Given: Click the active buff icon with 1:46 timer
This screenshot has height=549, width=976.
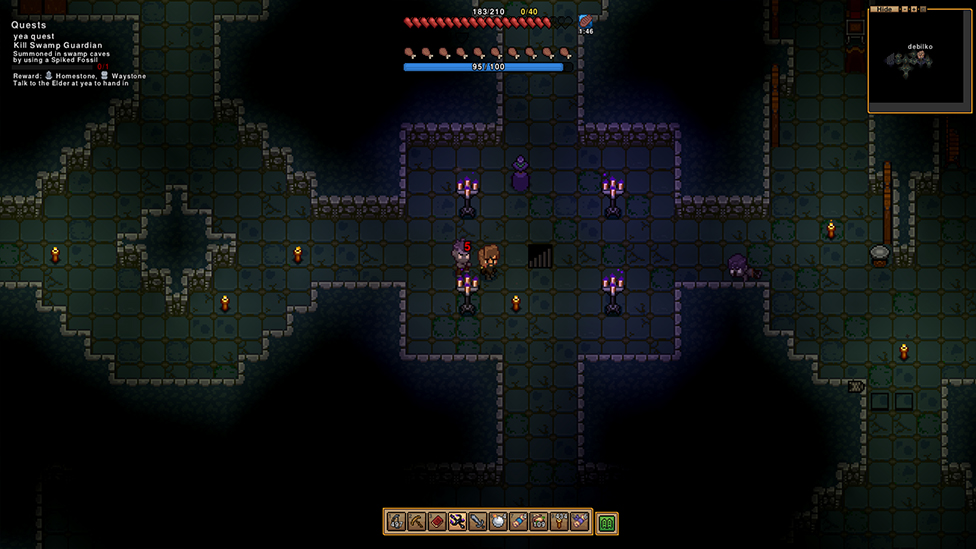Looking at the screenshot, I should point(585,21).
